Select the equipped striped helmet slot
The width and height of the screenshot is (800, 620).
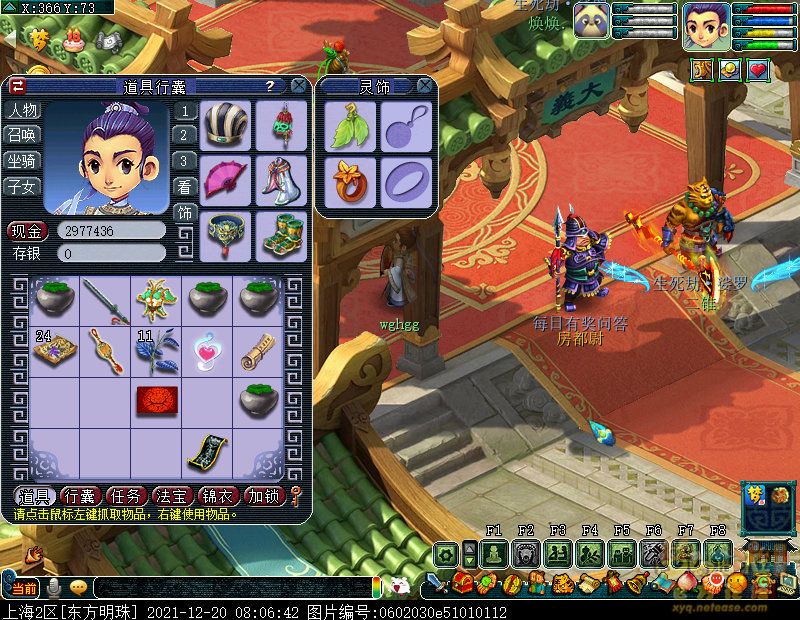pos(225,125)
